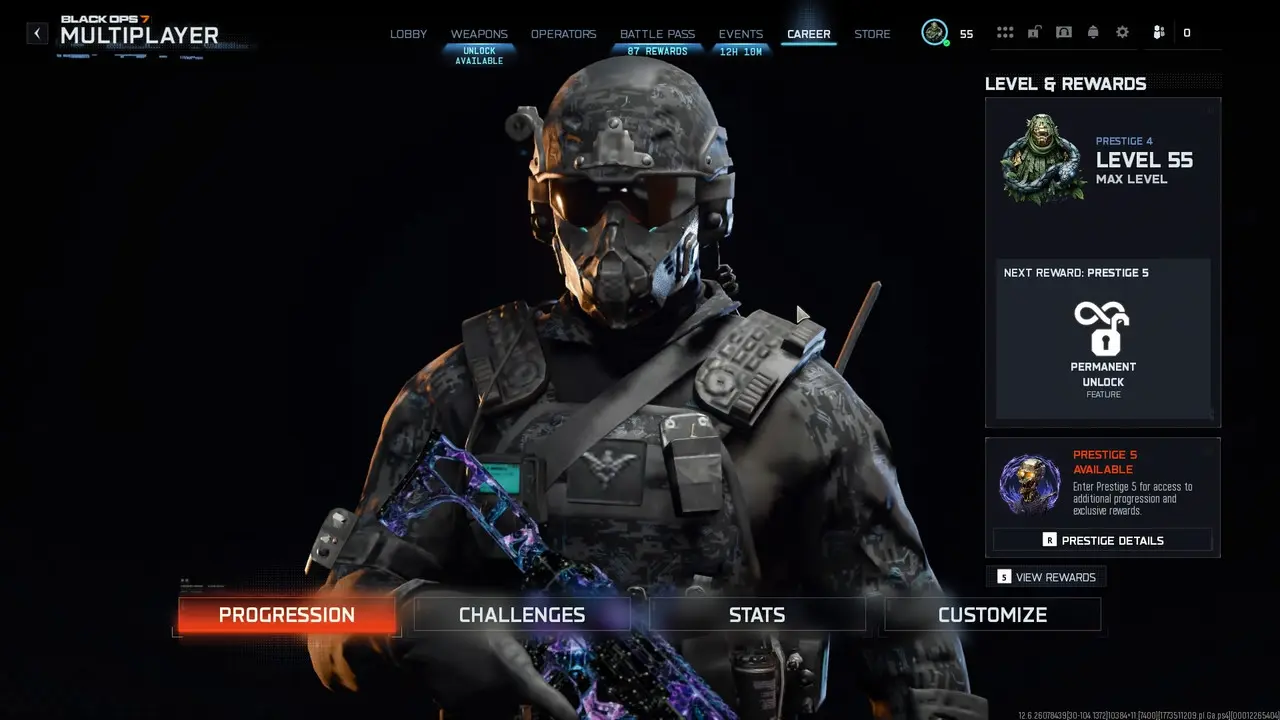Image resolution: width=1280 pixels, height=720 pixels.
Task: Click the open padlock icon
Action: click(x=1034, y=33)
